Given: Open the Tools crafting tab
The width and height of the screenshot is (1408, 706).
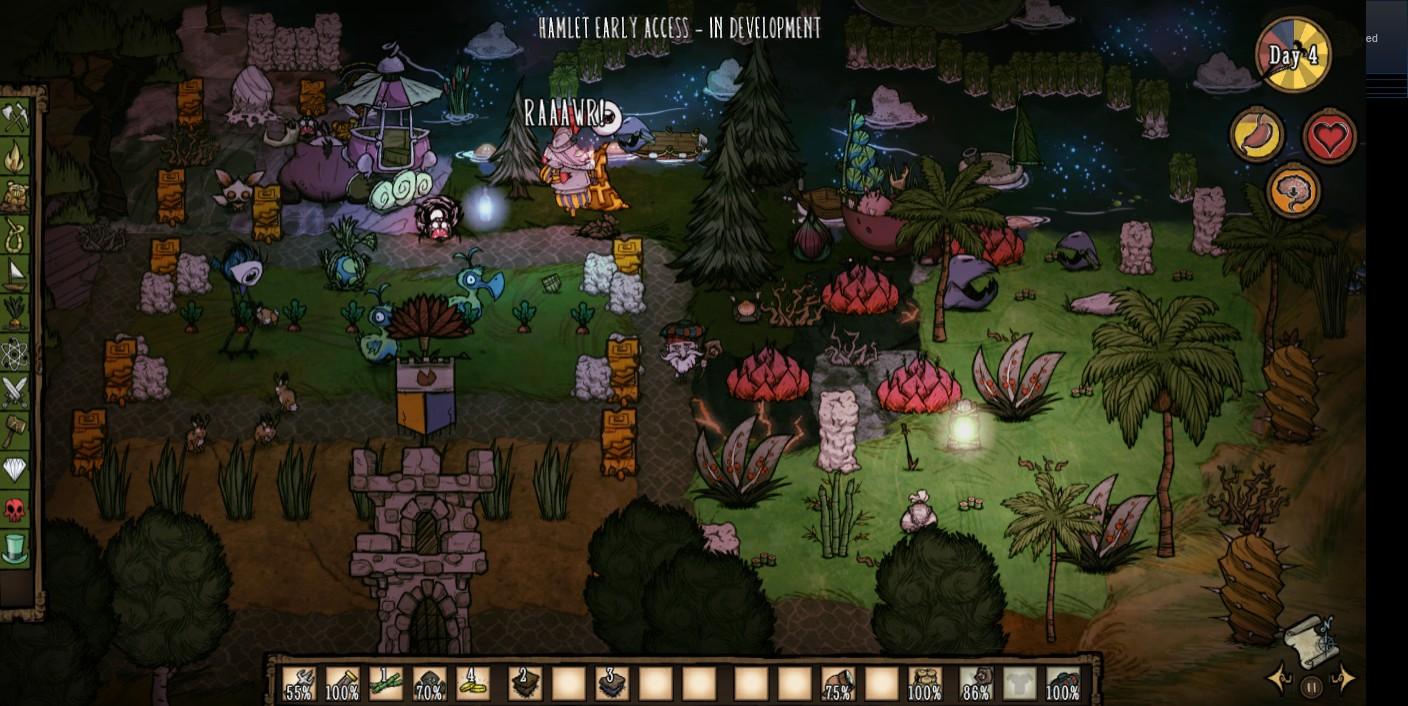Looking at the screenshot, I should point(15,118).
